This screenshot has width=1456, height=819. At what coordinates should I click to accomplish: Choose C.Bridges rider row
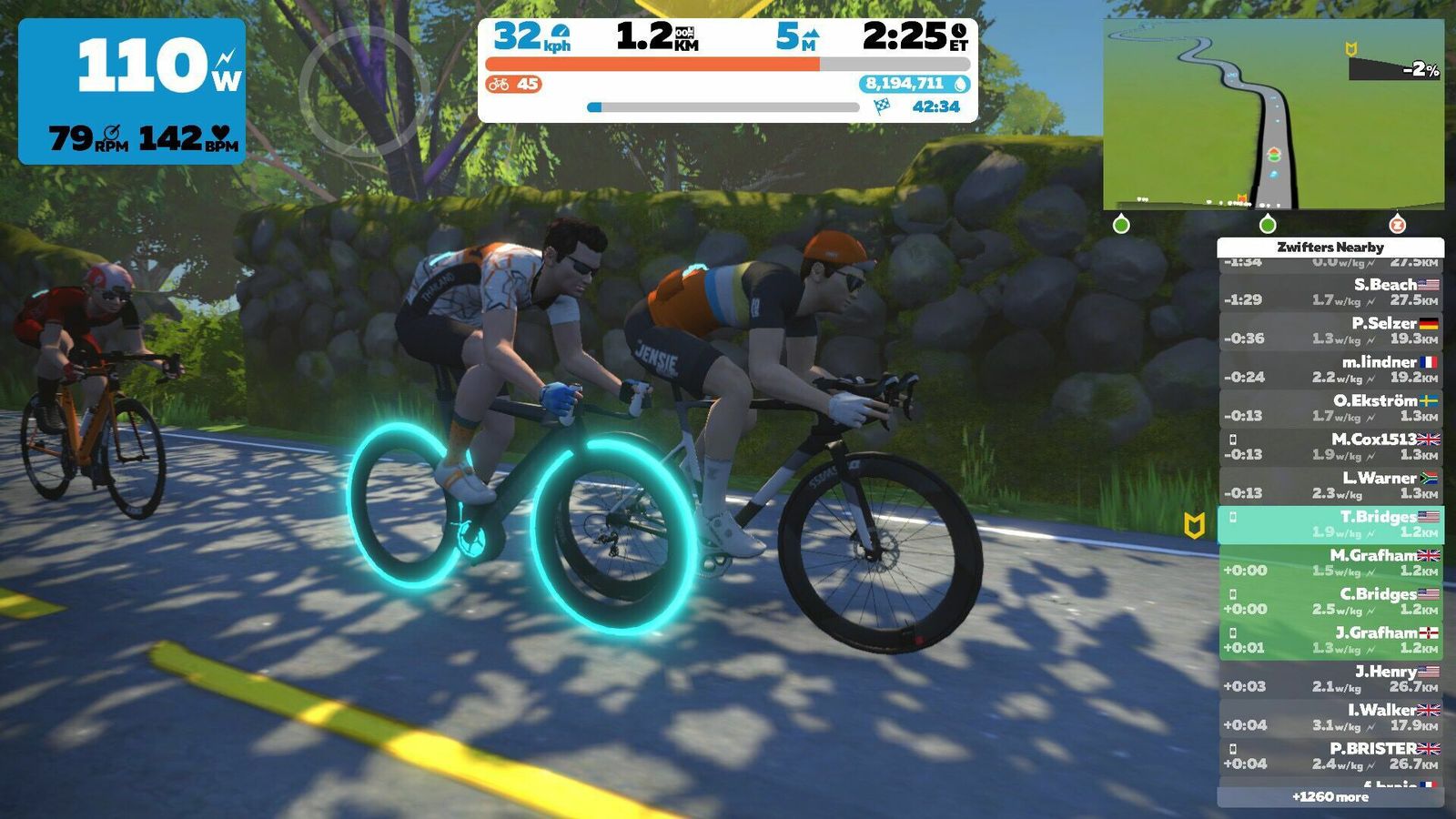click(x=1330, y=602)
